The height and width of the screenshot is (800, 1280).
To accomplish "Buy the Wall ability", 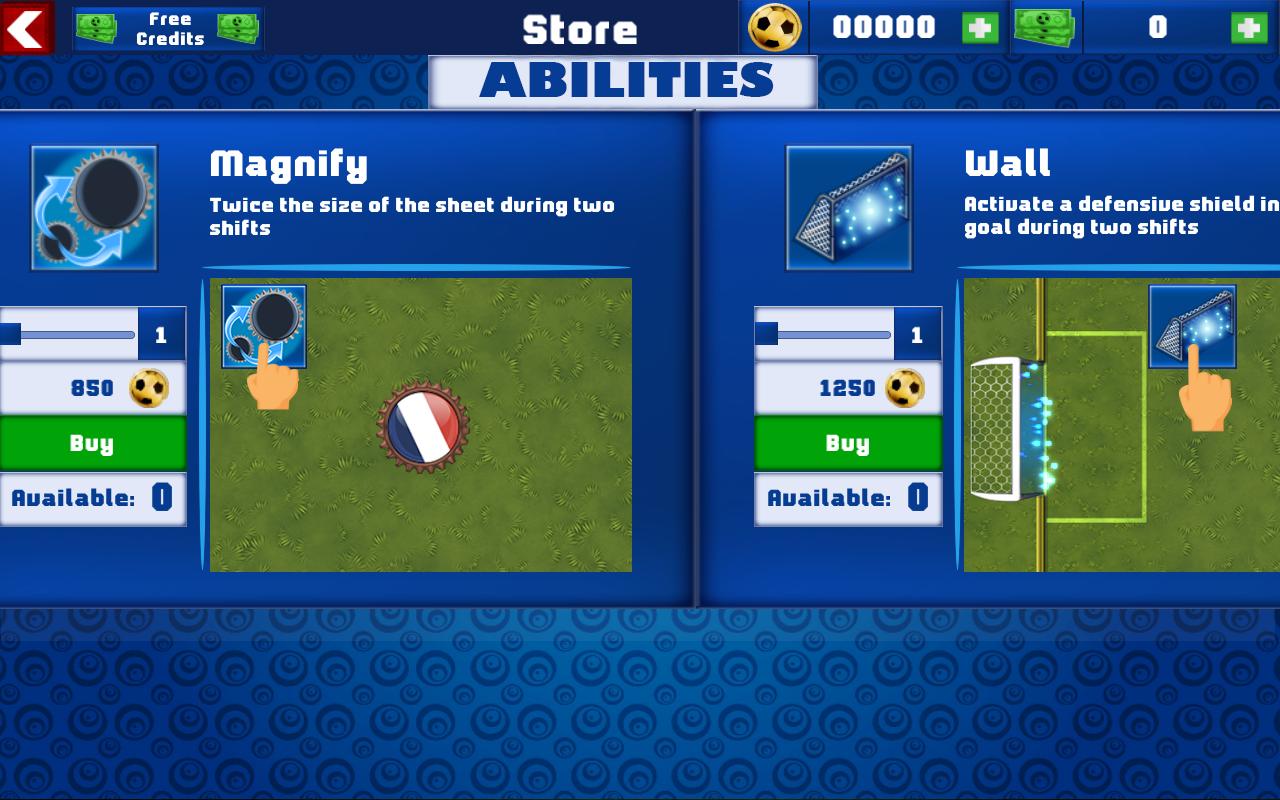I will (848, 442).
